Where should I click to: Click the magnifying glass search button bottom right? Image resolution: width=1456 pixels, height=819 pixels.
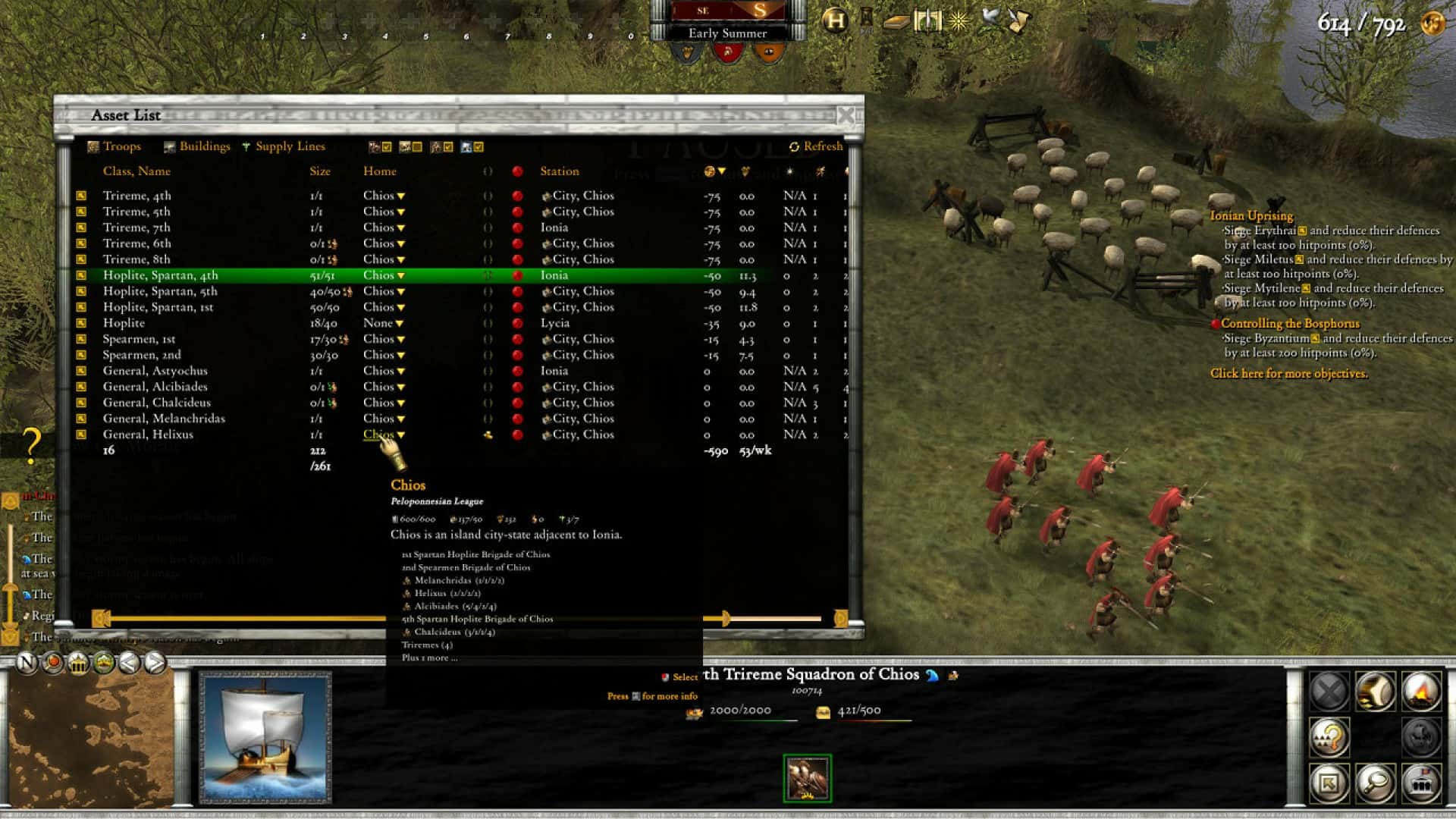click(1376, 784)
